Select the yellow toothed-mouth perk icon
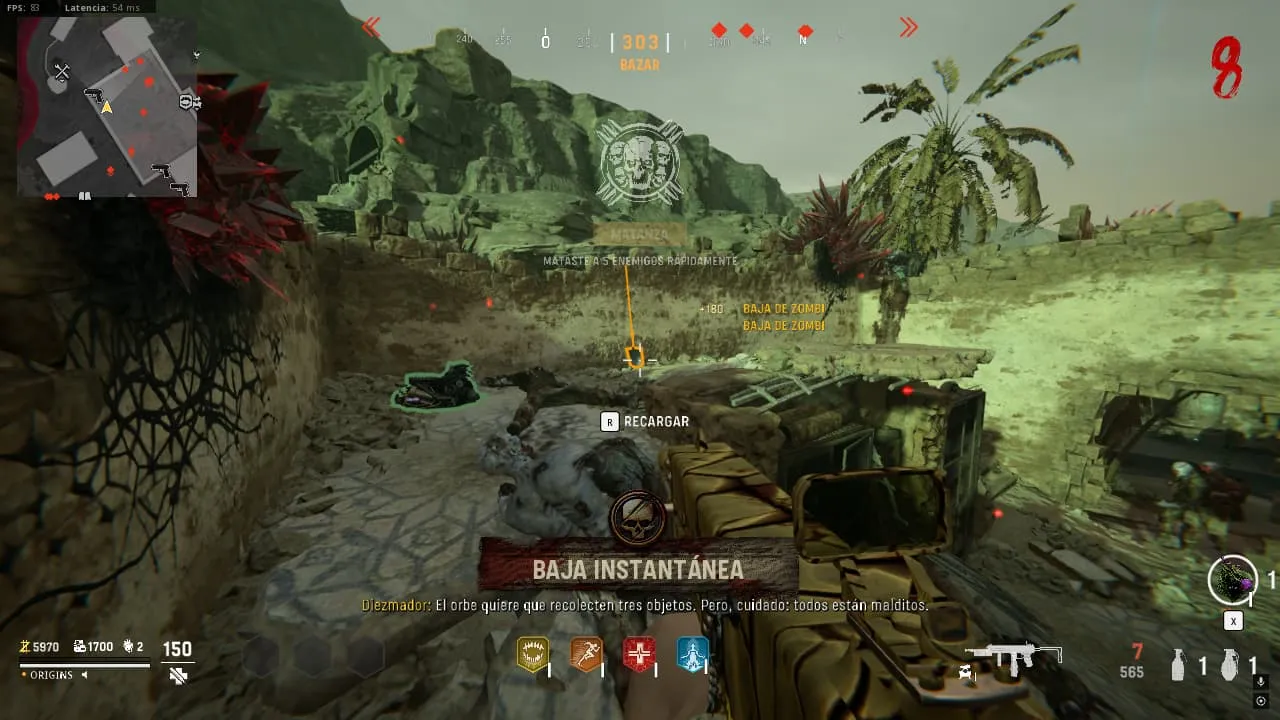This screenshot has height=720, width=1280. tap(533, 654)
